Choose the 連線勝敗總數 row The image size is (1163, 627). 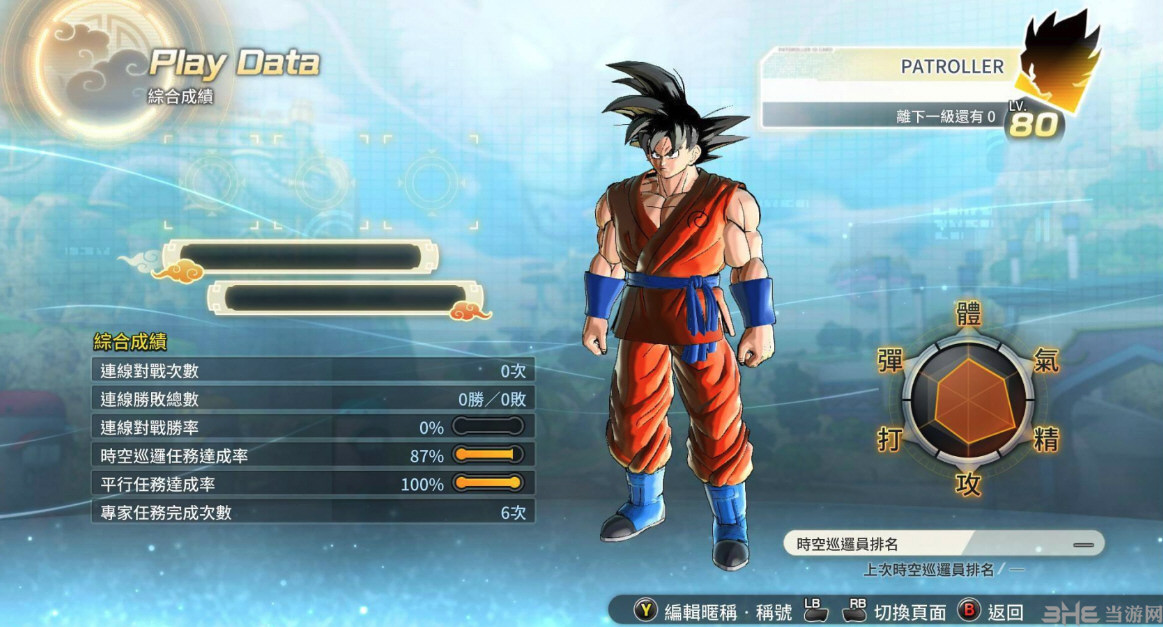click(x=312, y=399)
